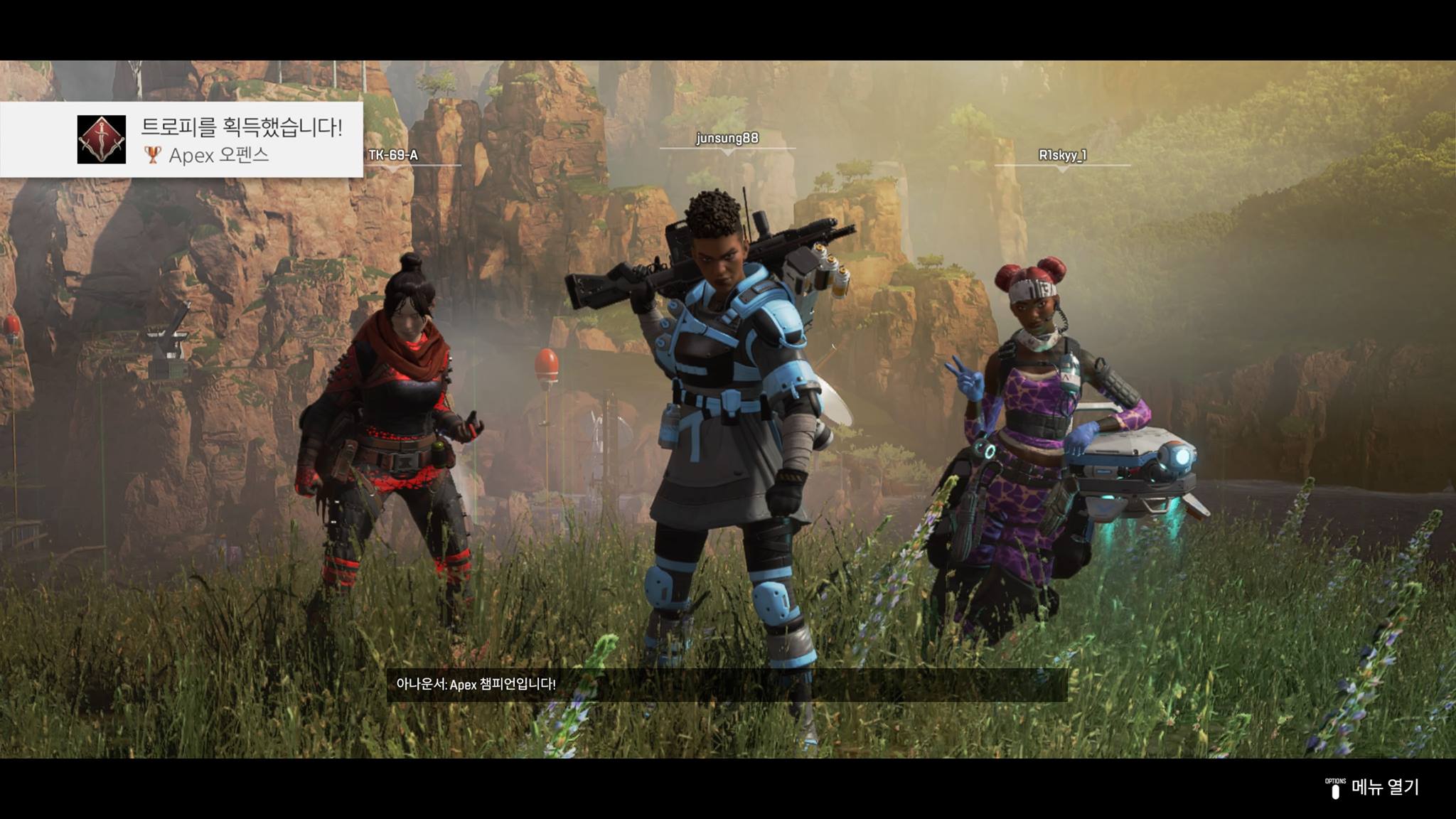Click the red dagger trophy icon

pyautogui.click(x=102, y=139)
